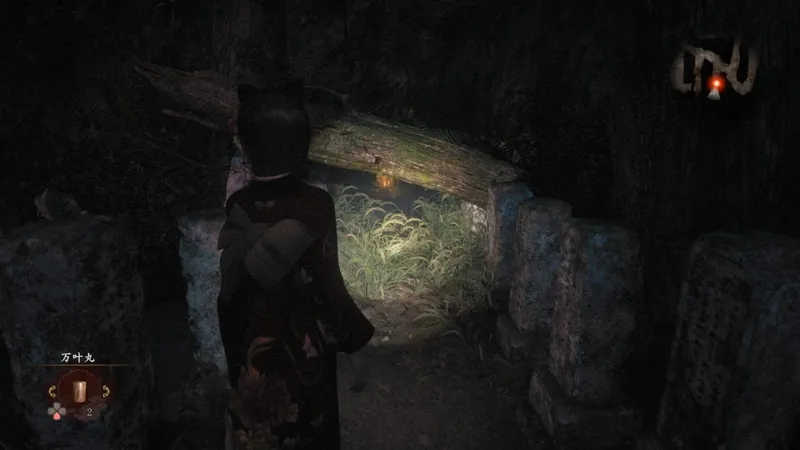This screenshot has width=800, height=450.
Task: Click the compass symbol with the red marker
Action: [713, 72]
